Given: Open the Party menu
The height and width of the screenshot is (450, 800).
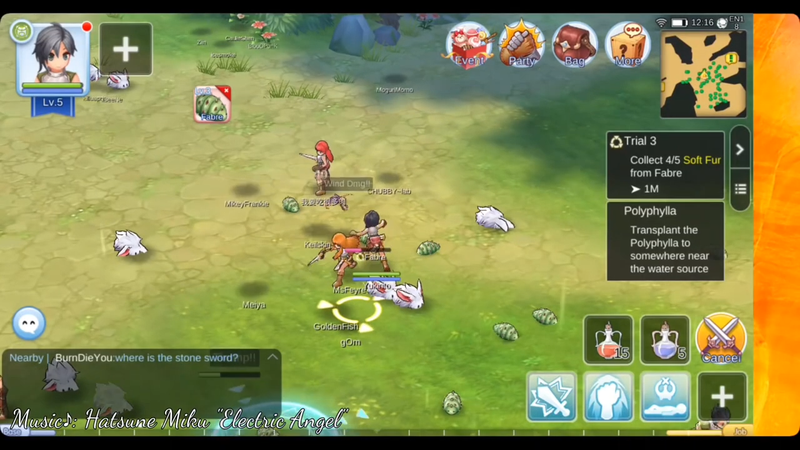Looking at the screenshot, I should (522, 43).
